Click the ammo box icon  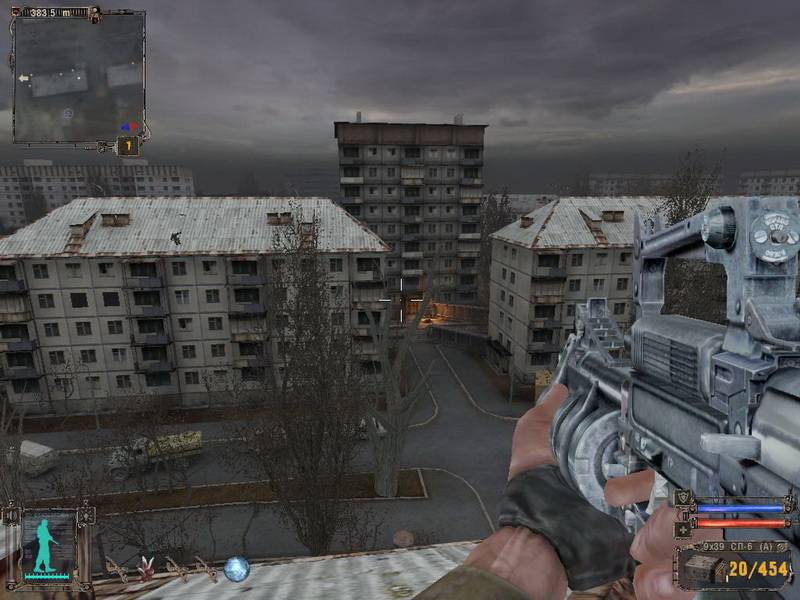[x=702, y=569]
